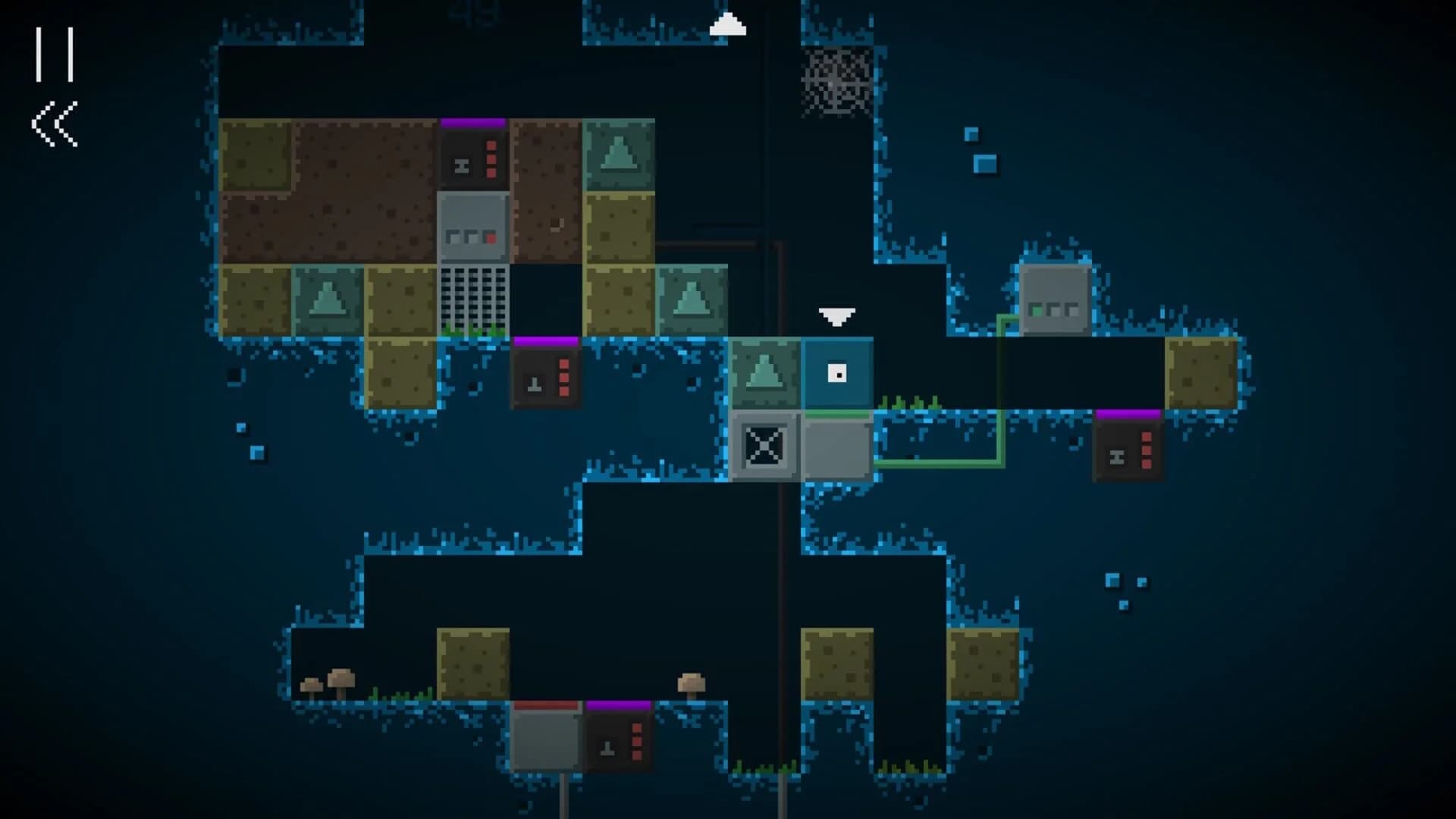
Task: Select the triangle spike block beside the player
Action: (766, 373)
